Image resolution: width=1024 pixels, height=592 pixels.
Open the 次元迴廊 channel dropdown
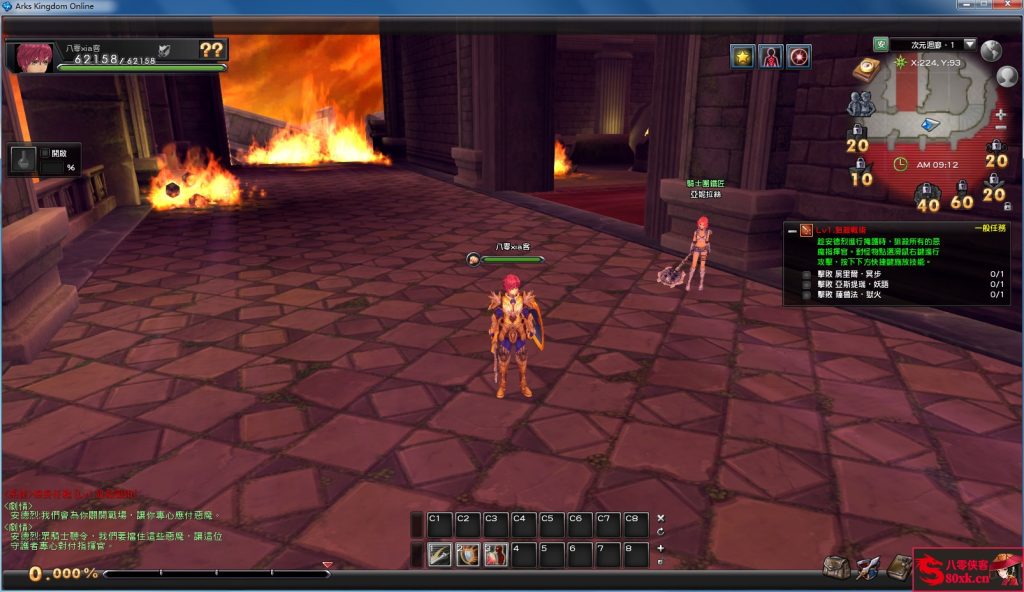pyautogui.click(x=969, y=44)
